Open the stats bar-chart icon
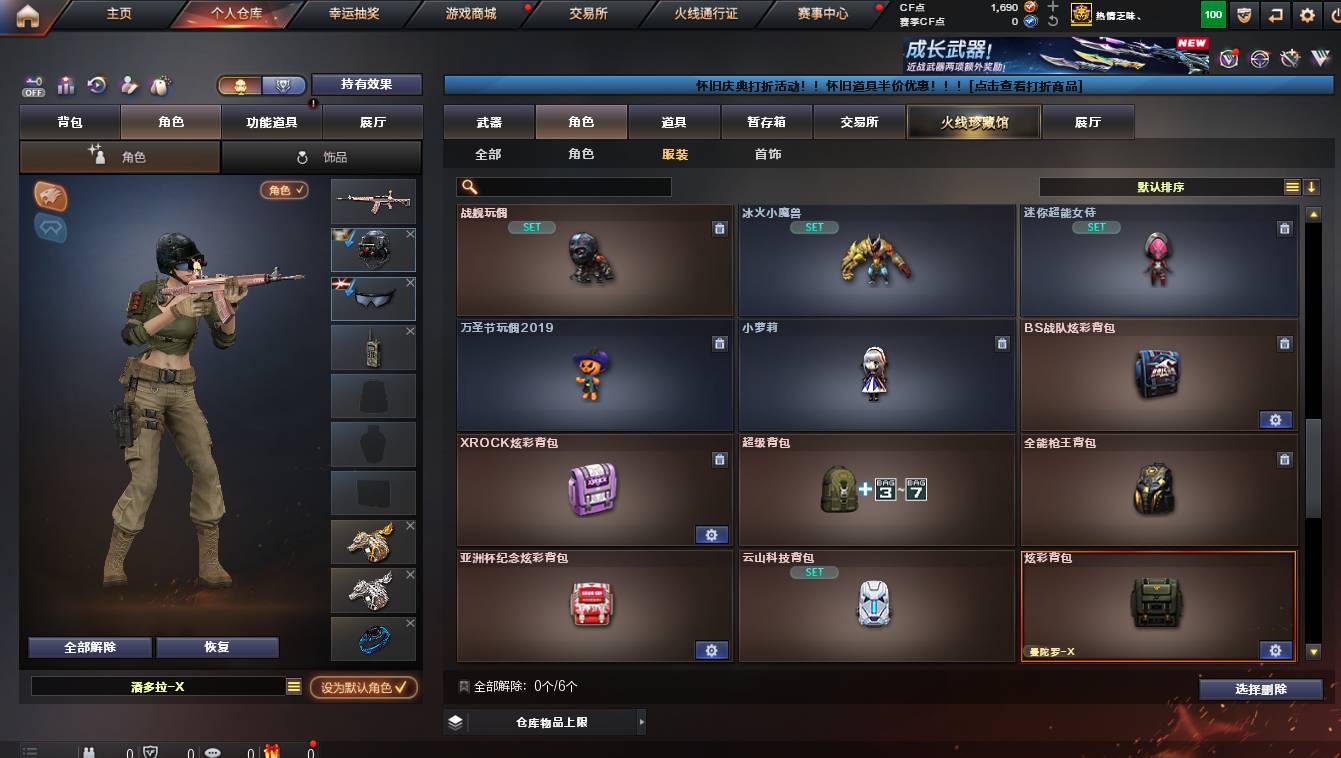Screen dimensions: 1341x758 66,83
